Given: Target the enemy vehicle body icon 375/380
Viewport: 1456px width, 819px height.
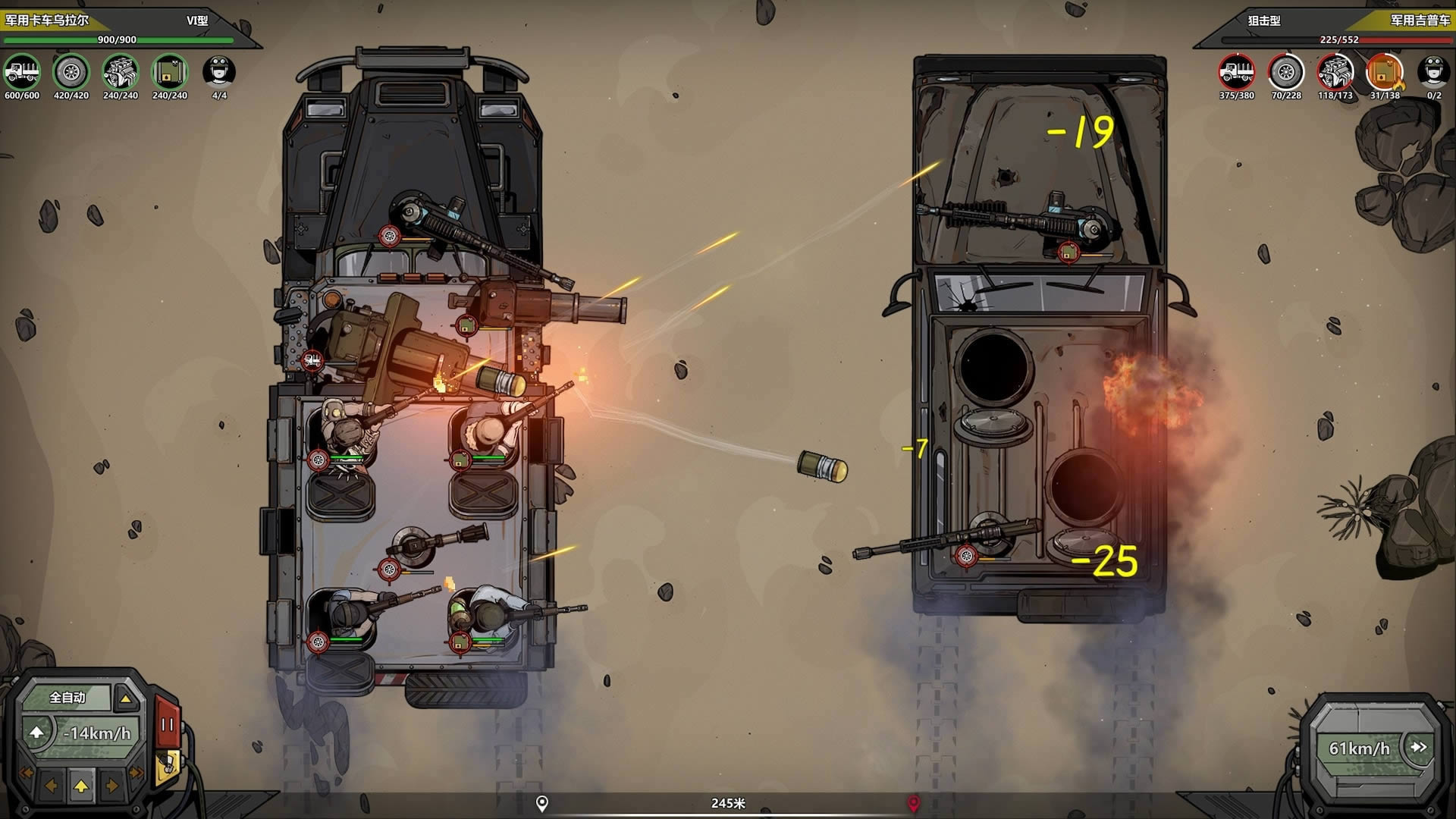Looking at the screenshot, I should 1237,73.
